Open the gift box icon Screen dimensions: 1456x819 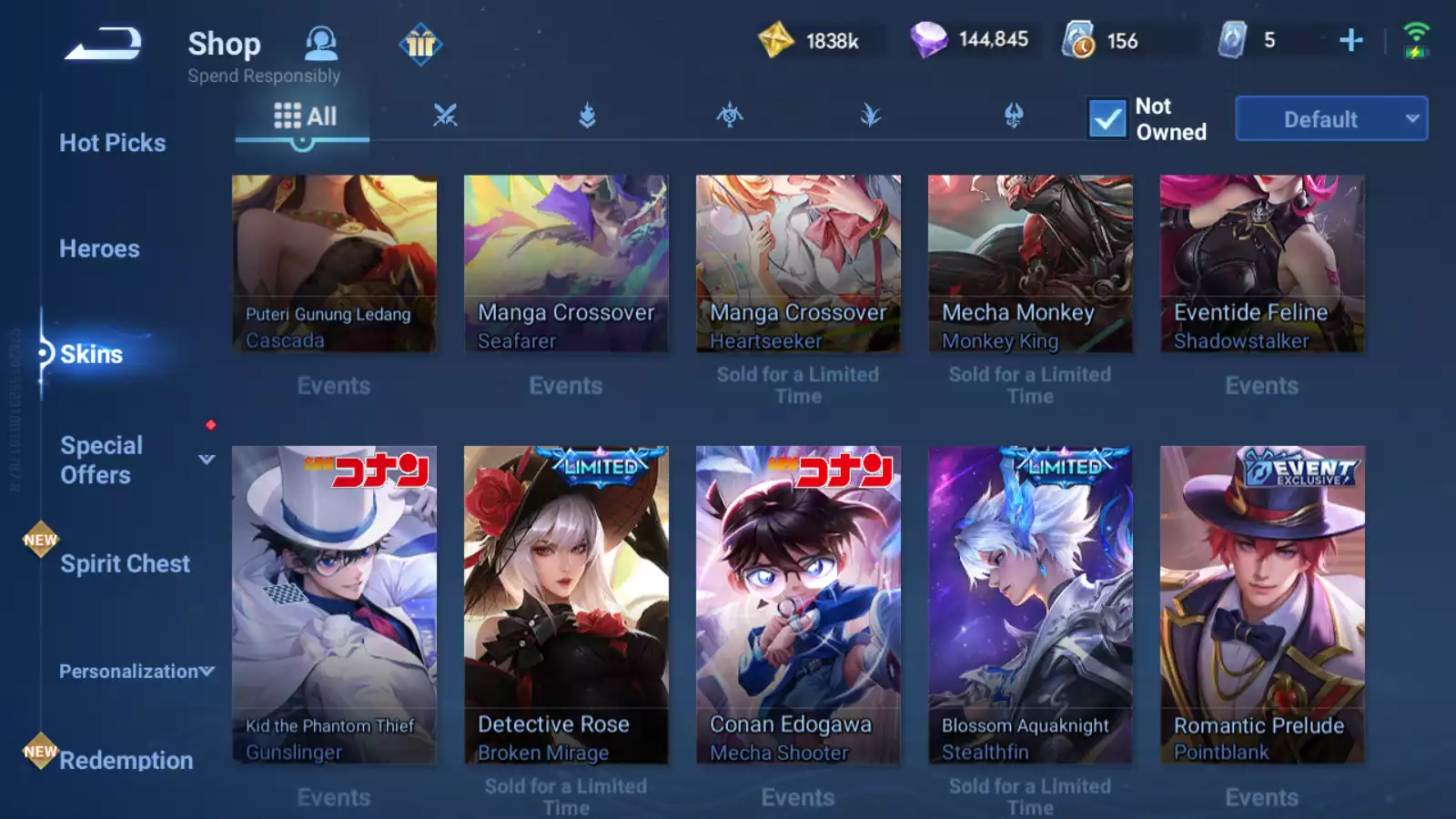tap(420, 44)
